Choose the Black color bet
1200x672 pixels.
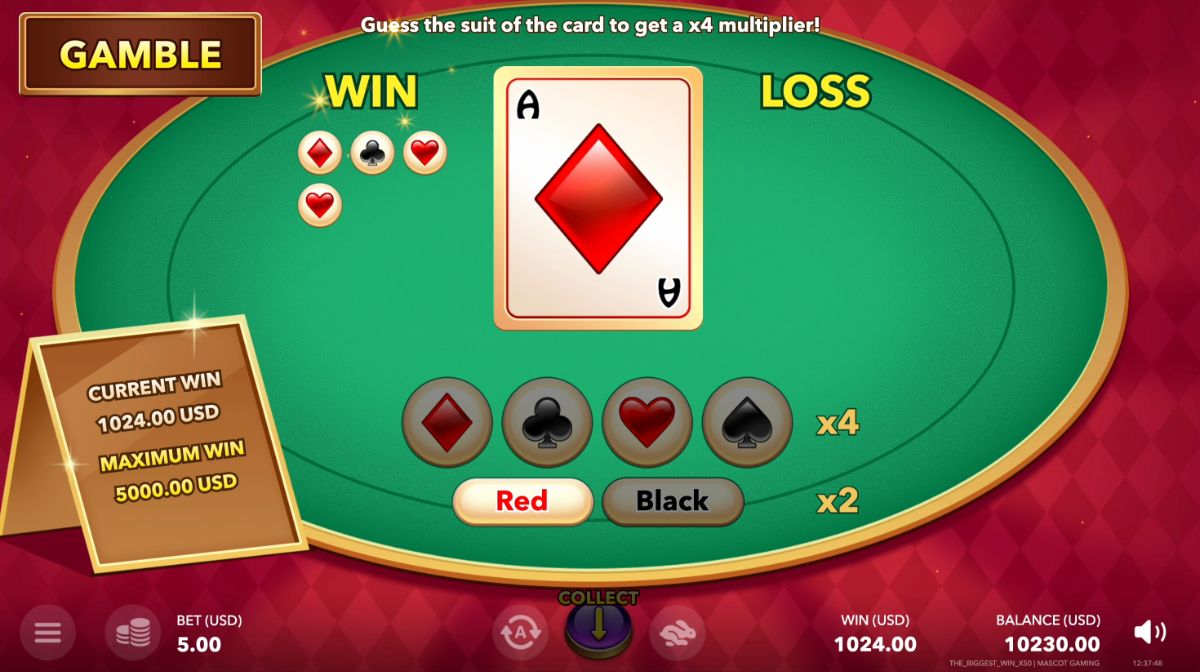click(x=673, y=501)
